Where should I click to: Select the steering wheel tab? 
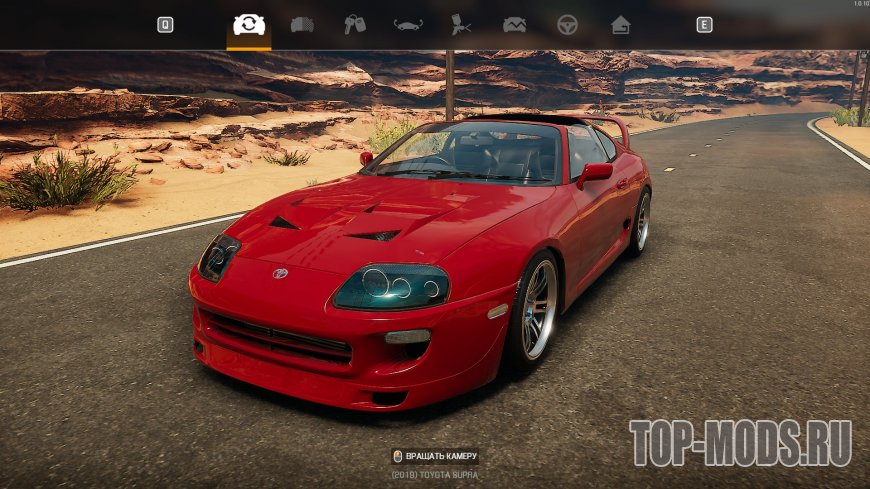pyautogui.click(x=567, y=25)
